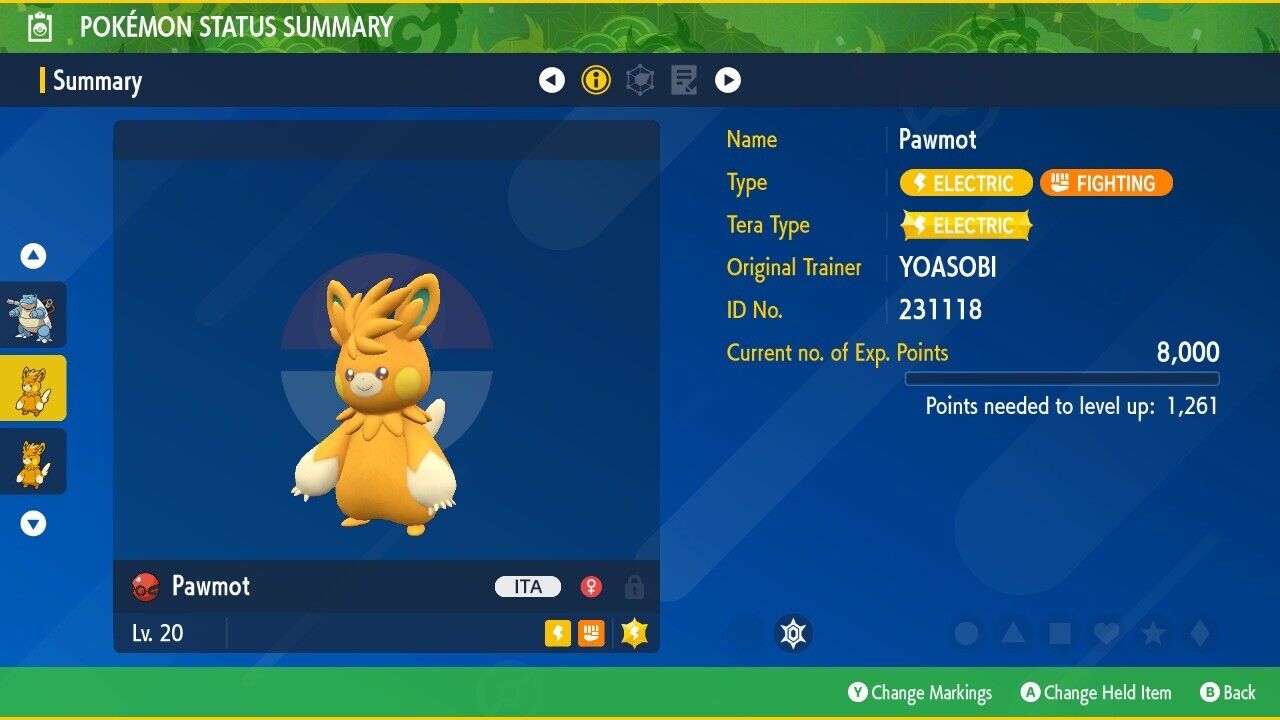Image resolution: width=1280 pixels, height=720 pixels.
Task: Toggle the star marking
Action: tap(1153, 633)
